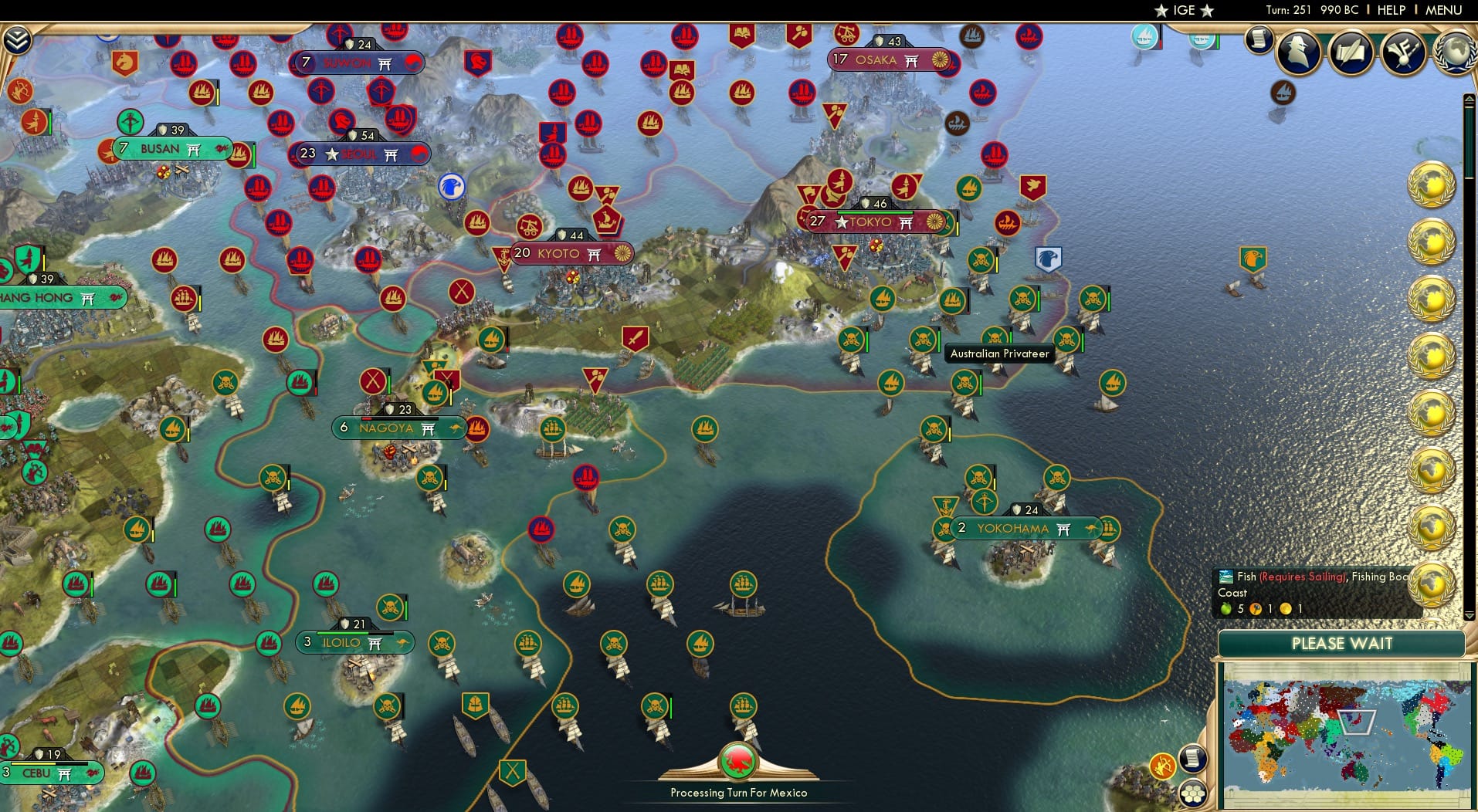Open the Diplomacy overview quill icon
Image resolution: width=1478 pixels, height=812 pixels.
(1350, 51)
